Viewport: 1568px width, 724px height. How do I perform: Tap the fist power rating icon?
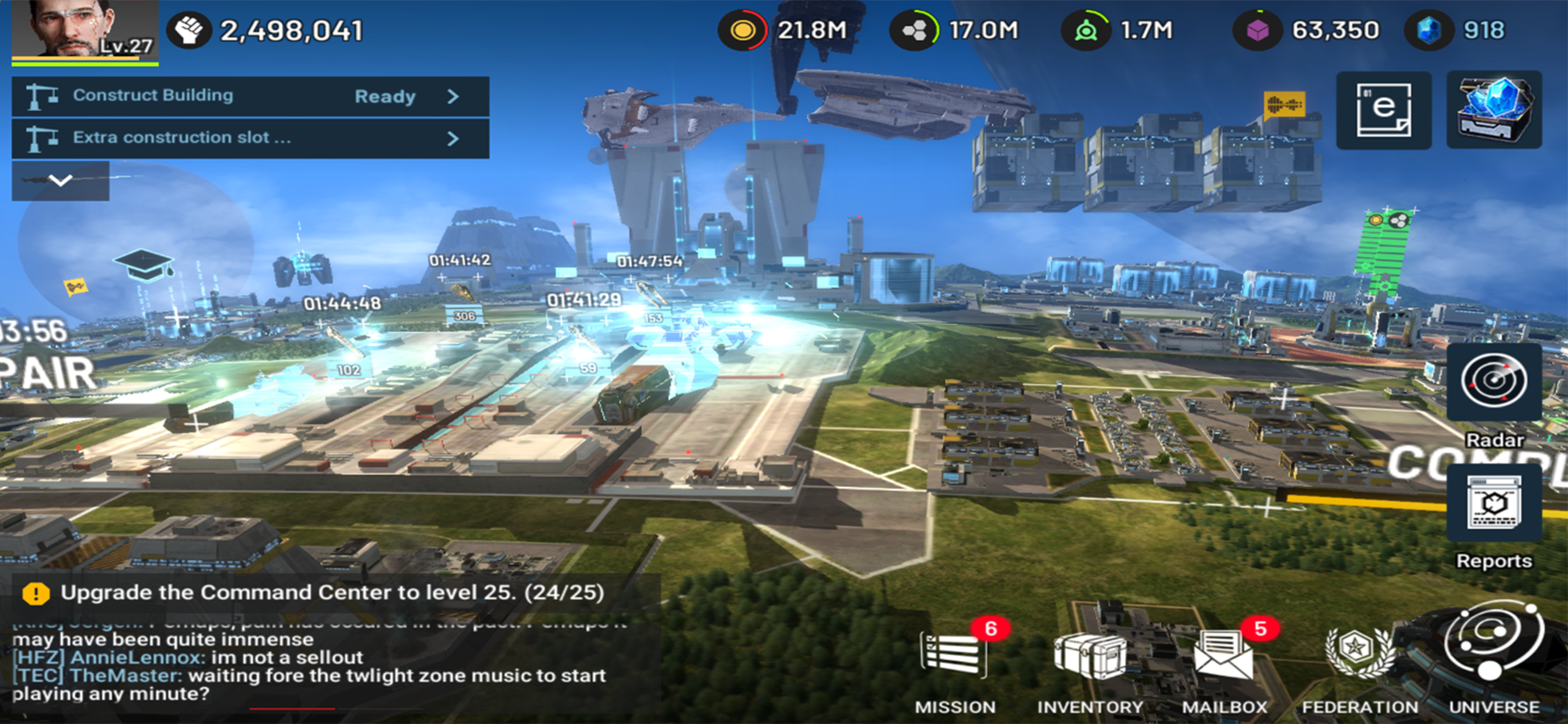coord(190,30)
